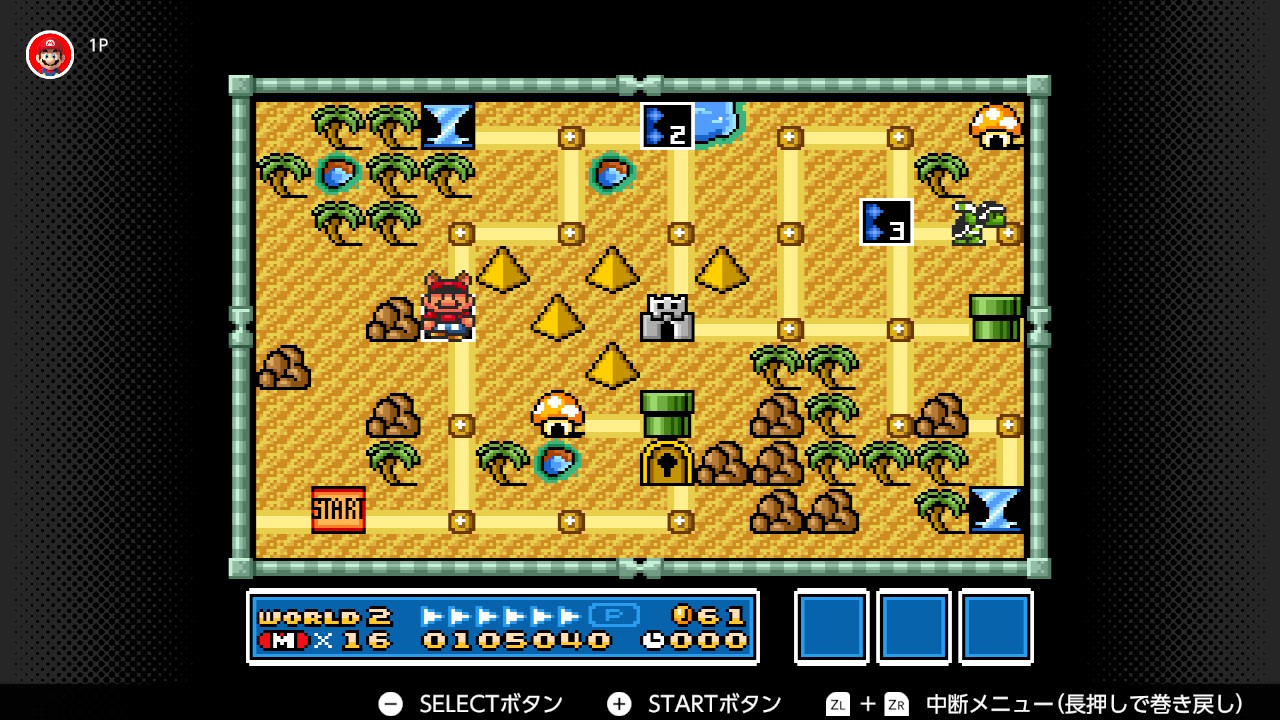Screen dimensions: 1280x720
Task: Select Mario's sprite on the desert map
Action: pos(446,310)
